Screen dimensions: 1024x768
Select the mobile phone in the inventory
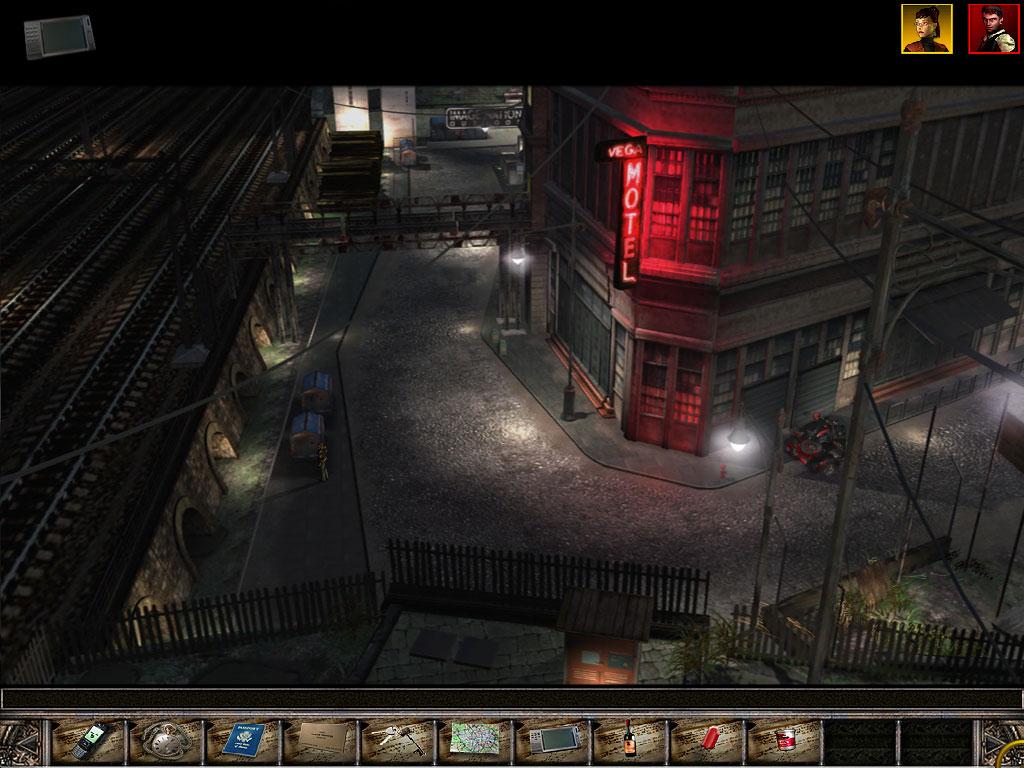89,741
